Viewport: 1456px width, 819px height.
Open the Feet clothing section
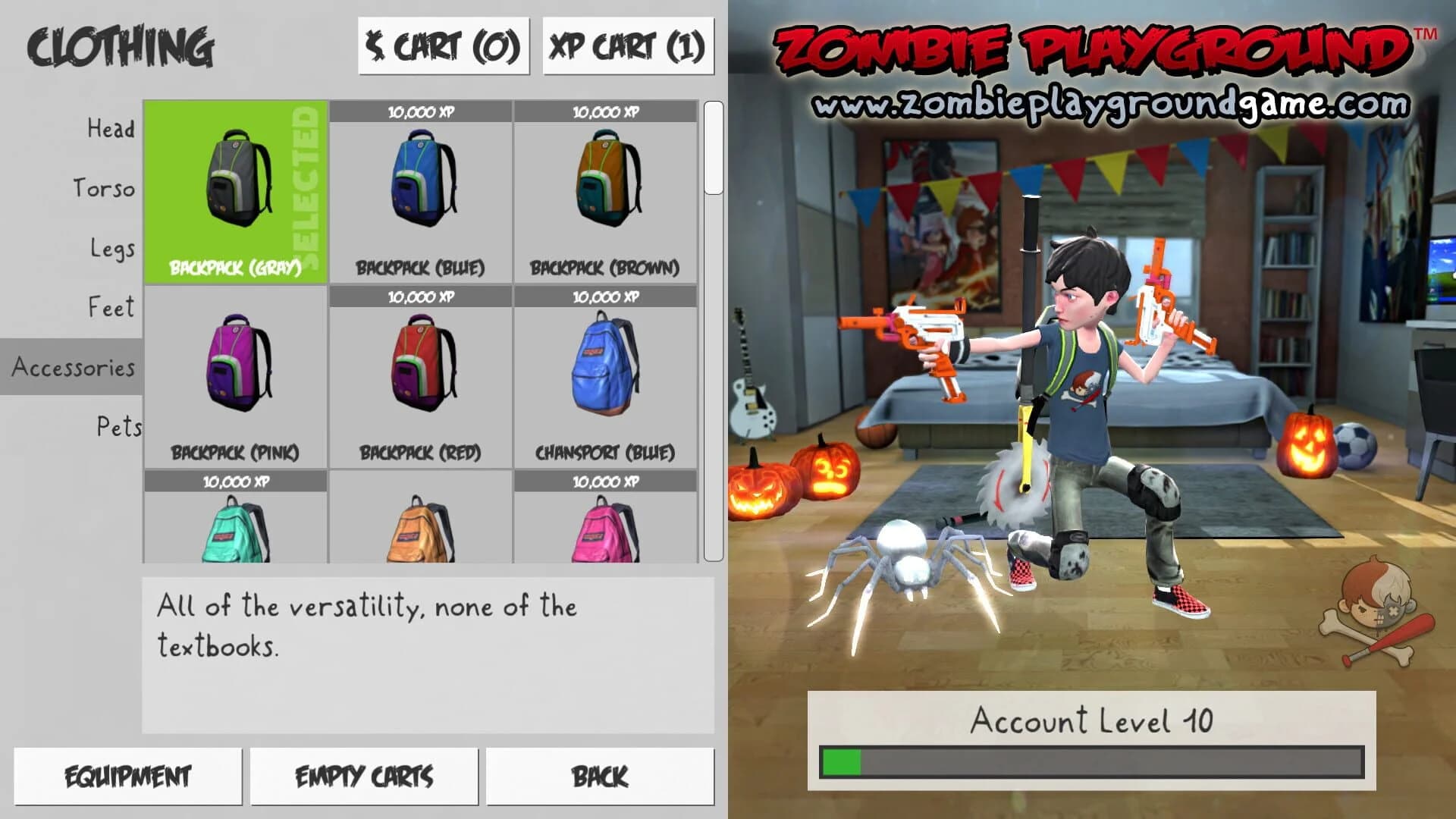tap(111, 308)
